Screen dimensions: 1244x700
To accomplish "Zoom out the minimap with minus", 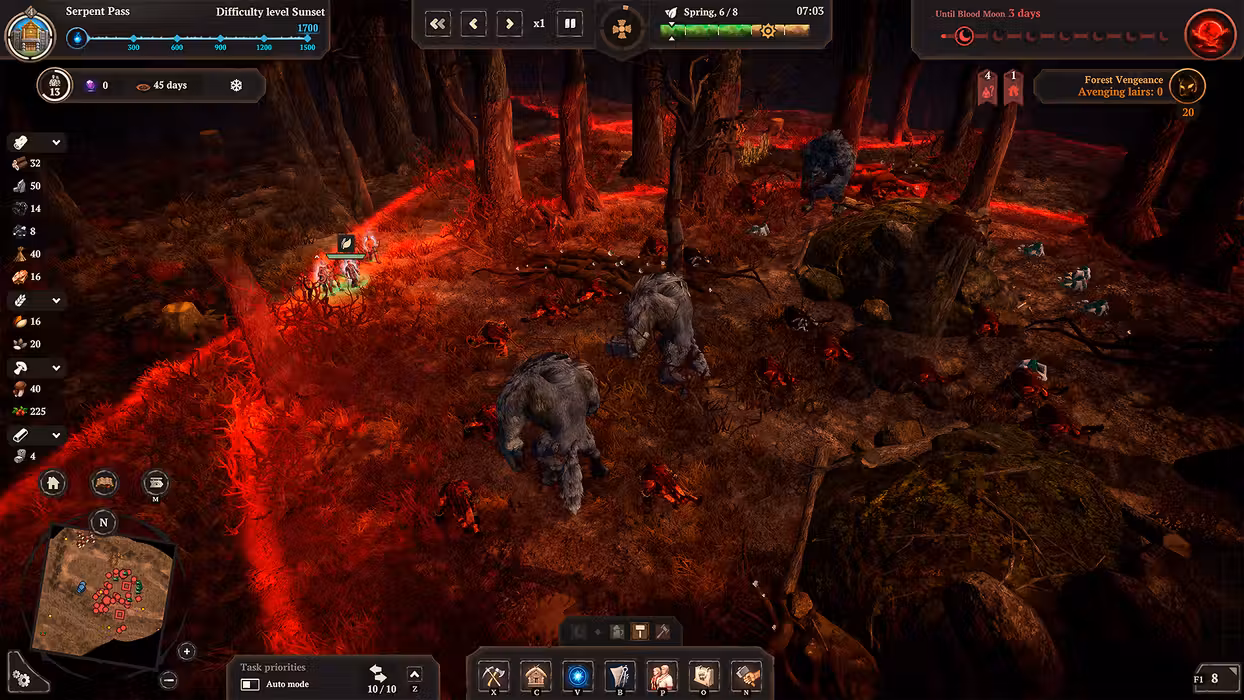I will [168, 680].
